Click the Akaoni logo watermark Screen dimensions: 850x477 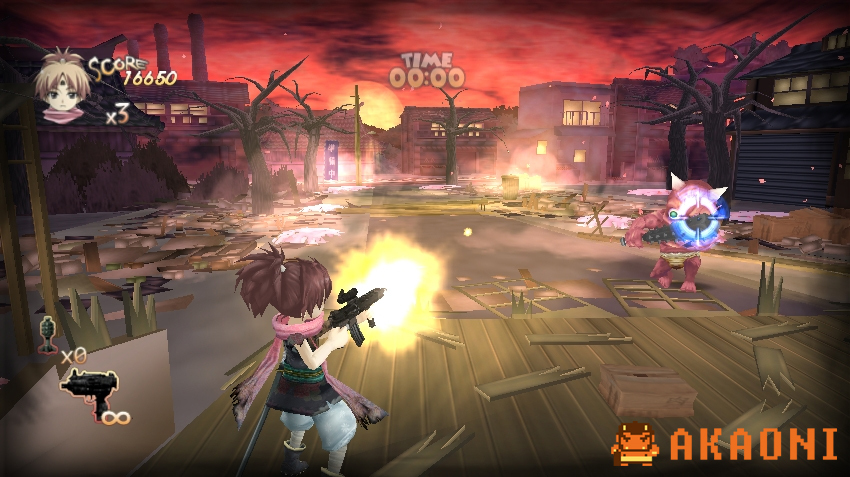tap(724, 444)
